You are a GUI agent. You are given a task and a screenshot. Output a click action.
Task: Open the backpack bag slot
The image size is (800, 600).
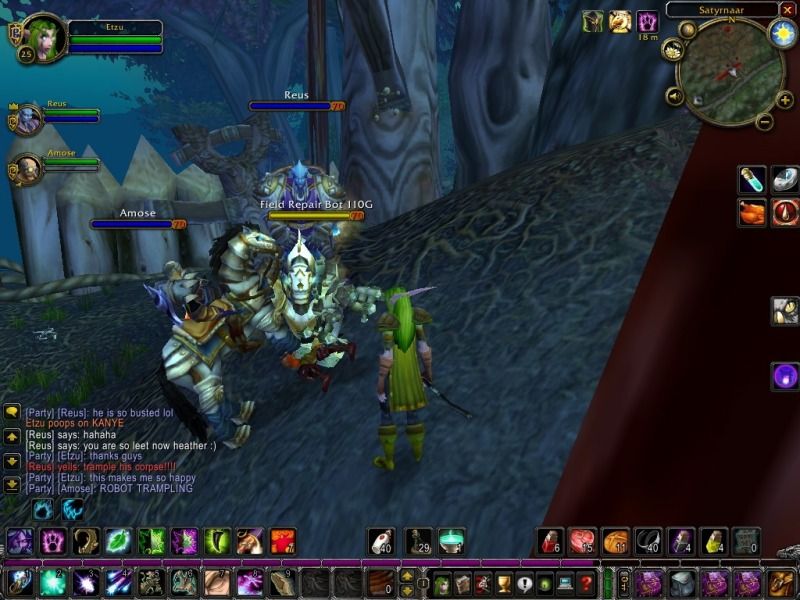point(780,582)
